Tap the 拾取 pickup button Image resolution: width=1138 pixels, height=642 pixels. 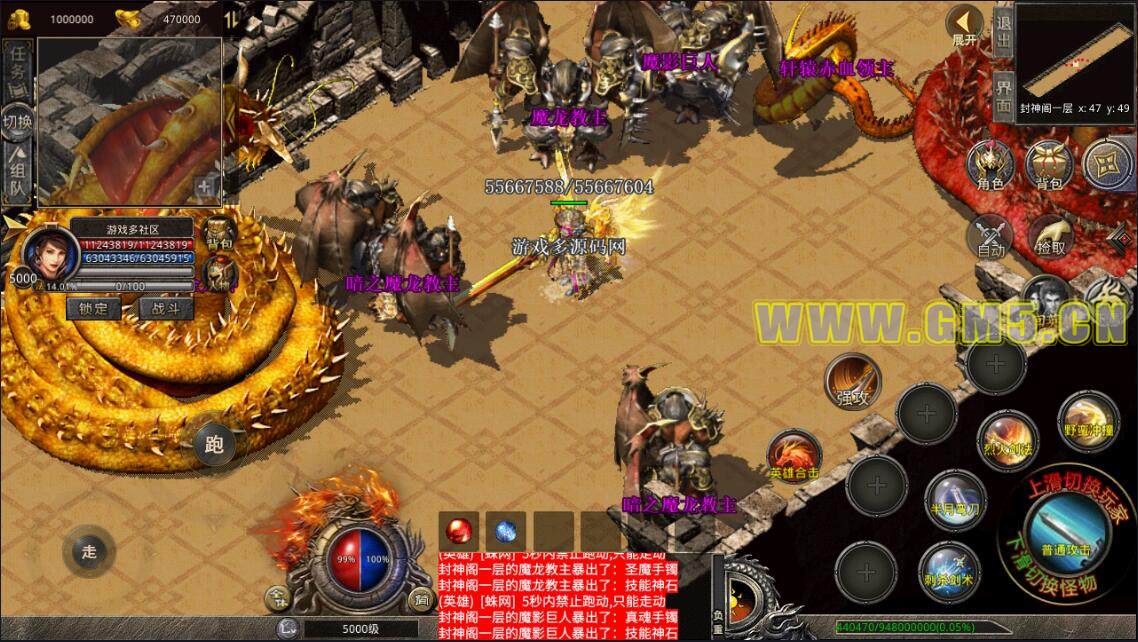1050,236
